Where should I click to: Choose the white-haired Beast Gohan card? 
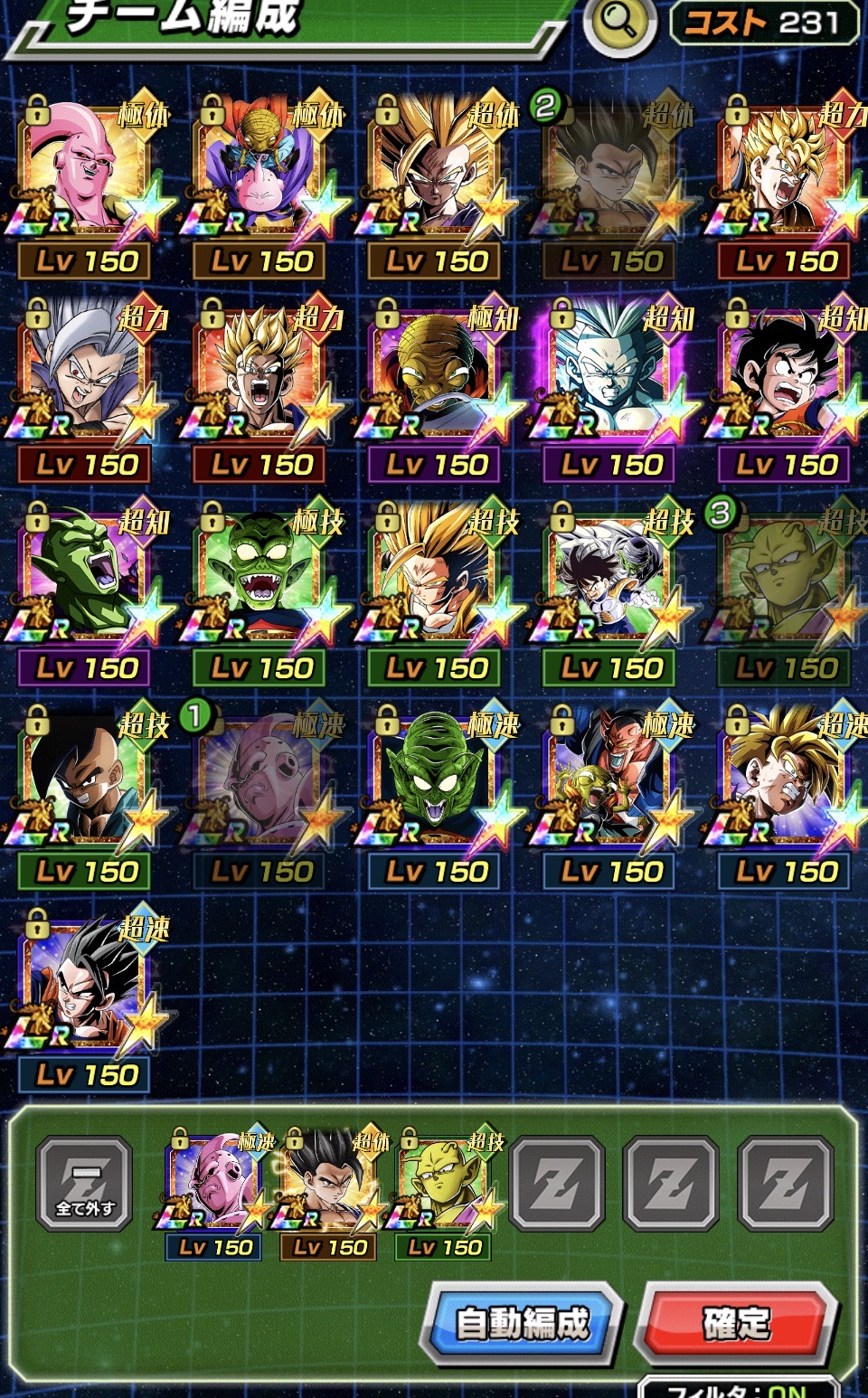click(x=85, y=375)
